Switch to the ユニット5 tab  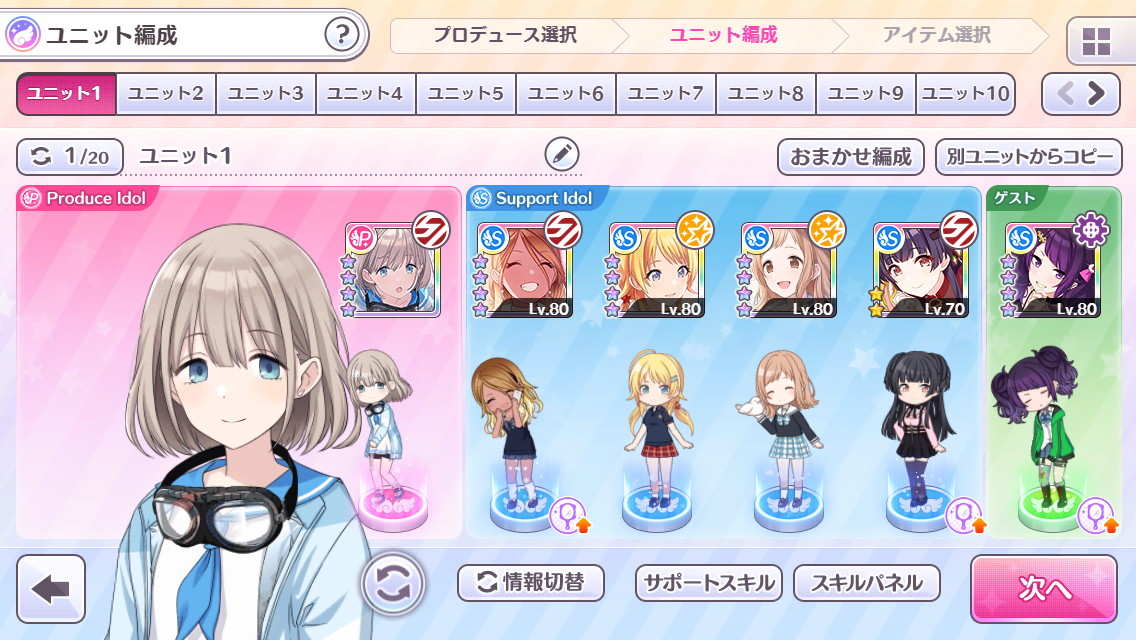(466, 94)
